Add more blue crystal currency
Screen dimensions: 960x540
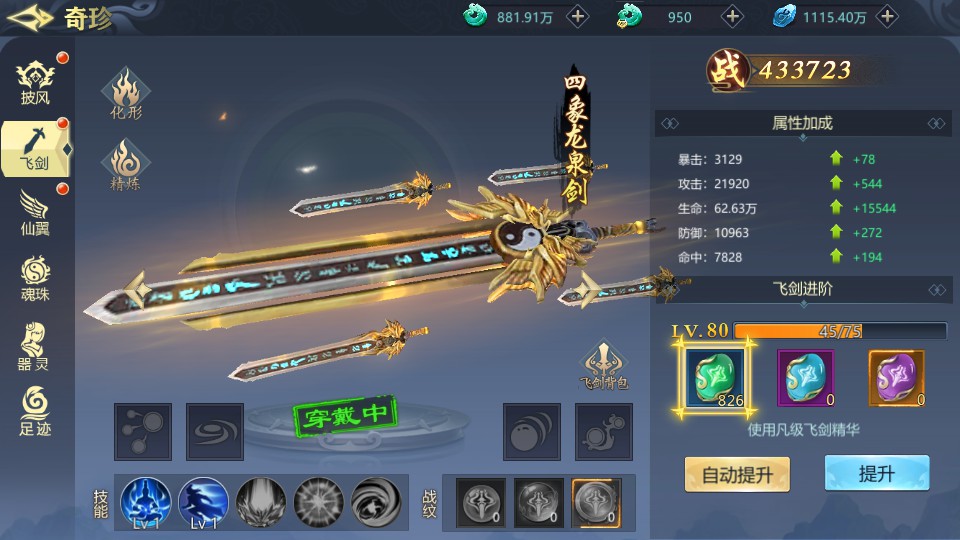click(x=886, y=16)
